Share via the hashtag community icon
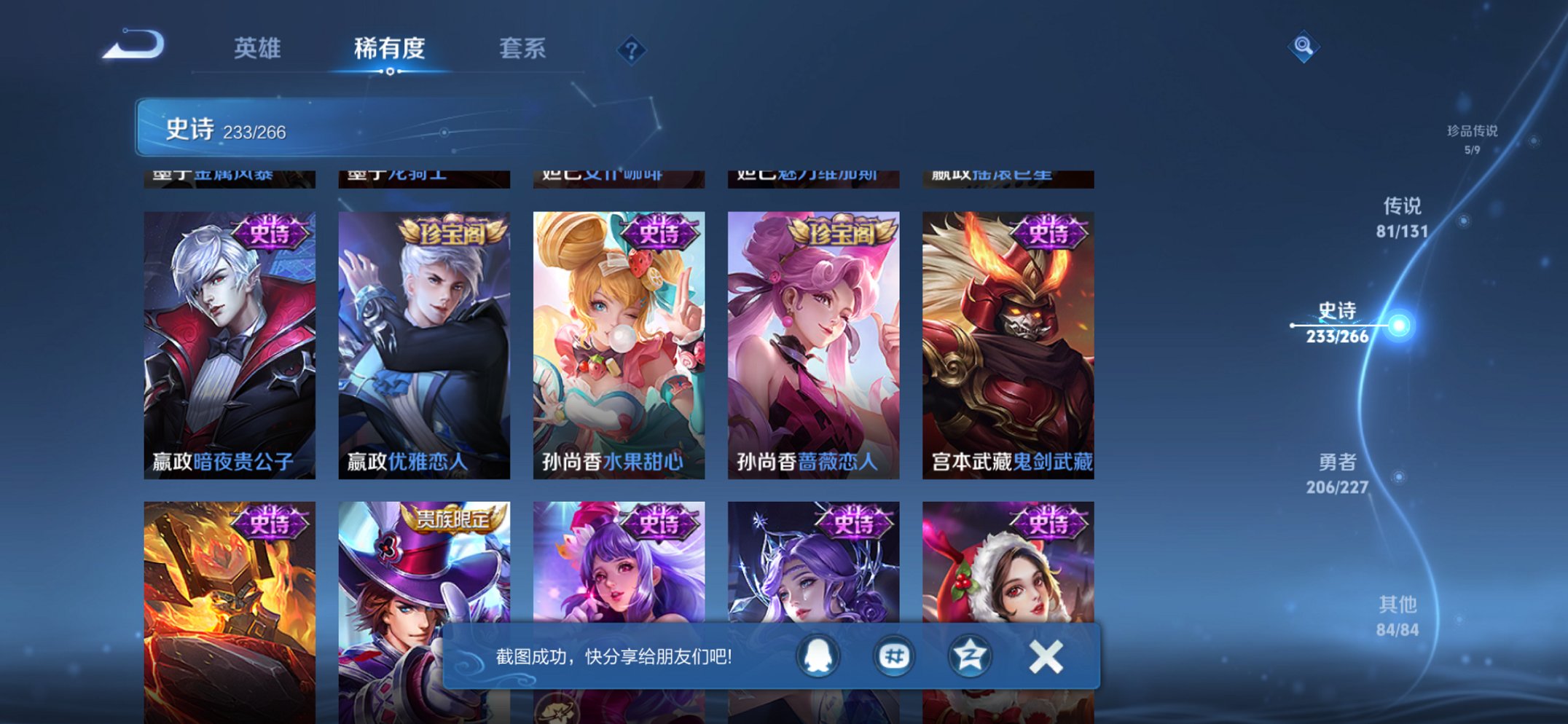 (893, 655)
